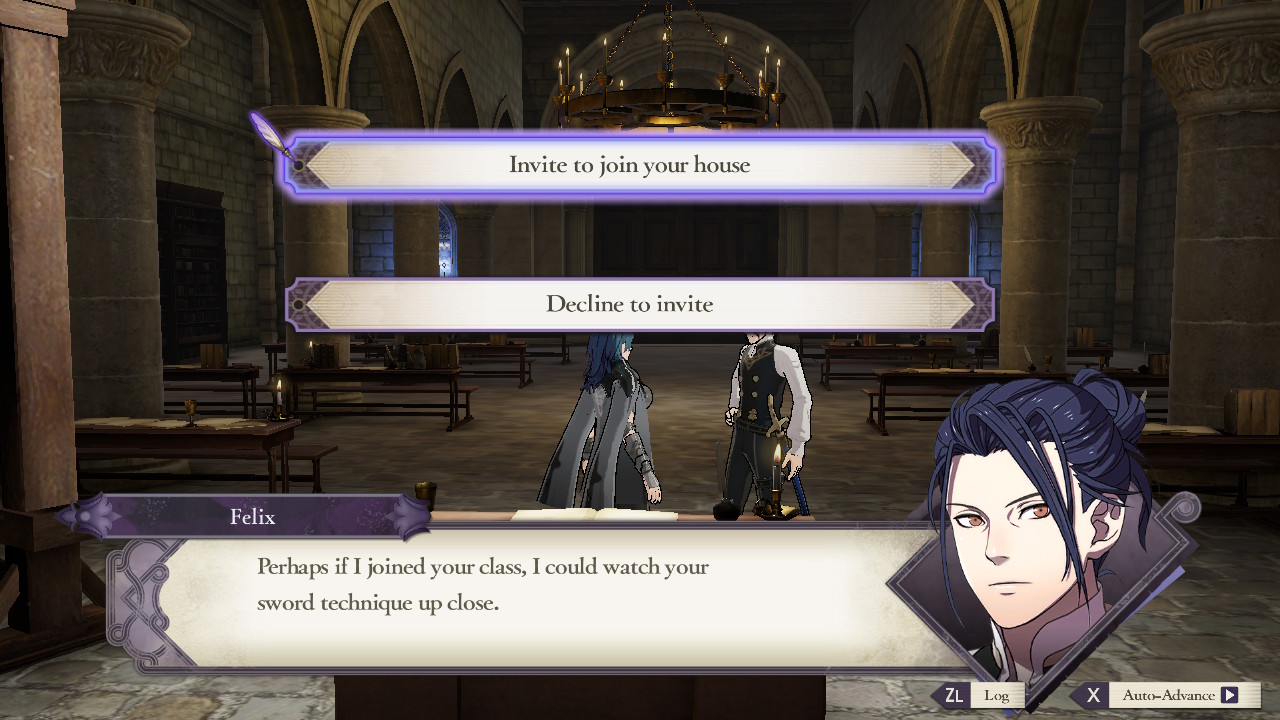The image size is (1280, 720).
Task: Click the Felix name label
Action: pos(254,517)
